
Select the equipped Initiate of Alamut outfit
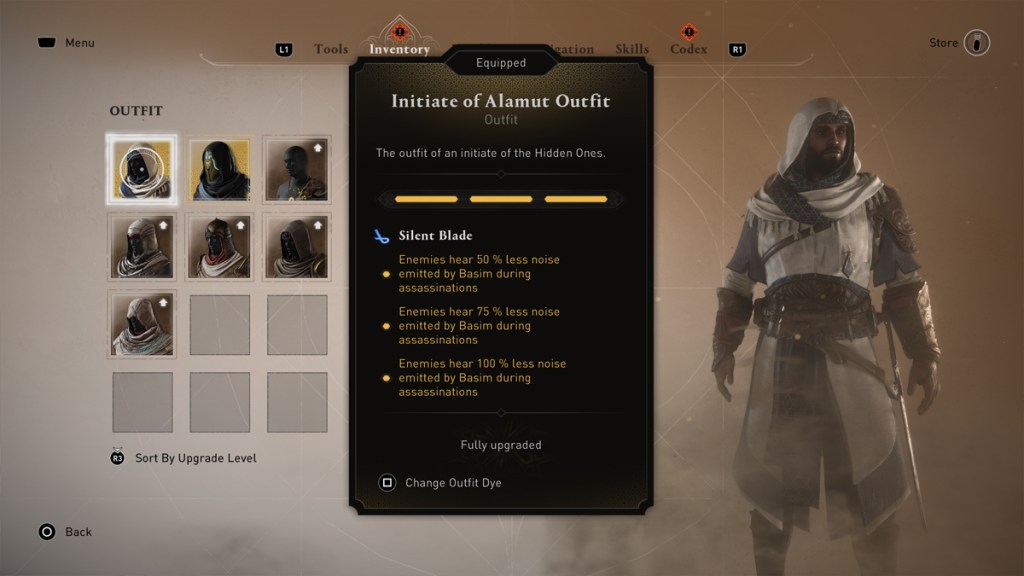(x=142, y=169)
